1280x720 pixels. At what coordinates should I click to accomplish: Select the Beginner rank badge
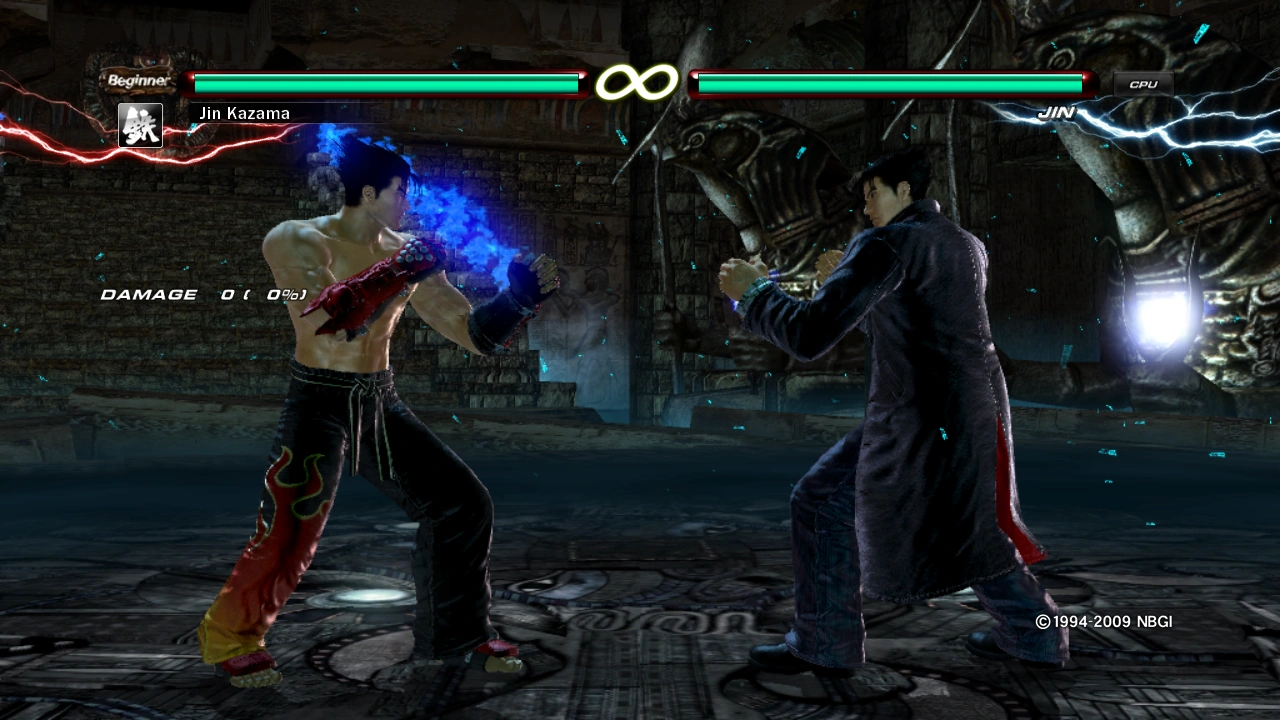139,81
